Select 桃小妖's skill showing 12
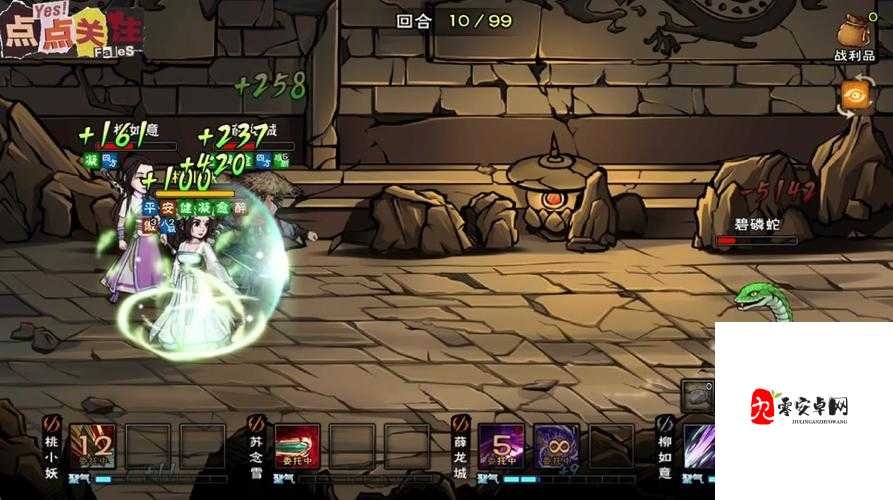This screenshot has height=500, width=893. (93, 447)
